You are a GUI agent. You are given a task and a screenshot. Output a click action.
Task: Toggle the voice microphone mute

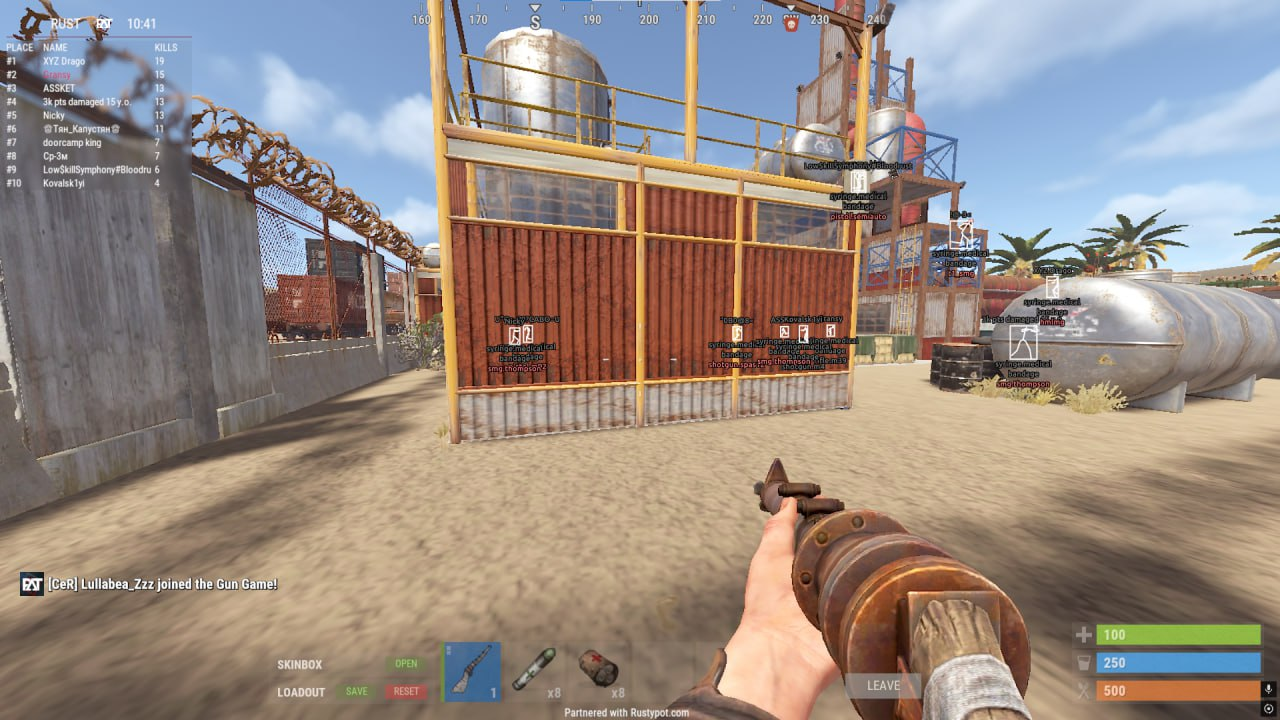click(x=1268, y=689)
